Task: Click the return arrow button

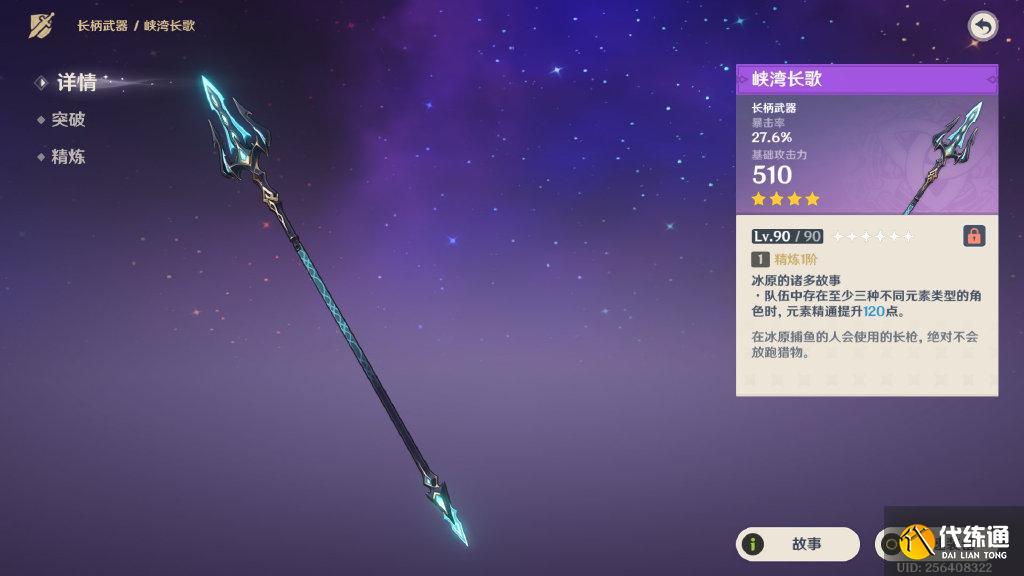Action: click(x=983, y=27)
